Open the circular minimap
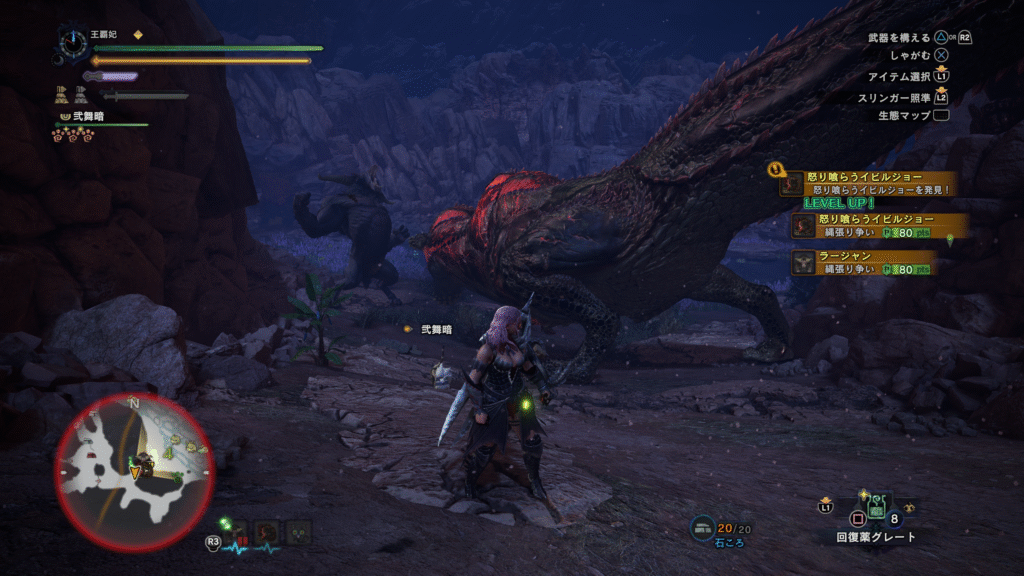1024x576 pixels. pyautogui.click(x=134, y=472)
